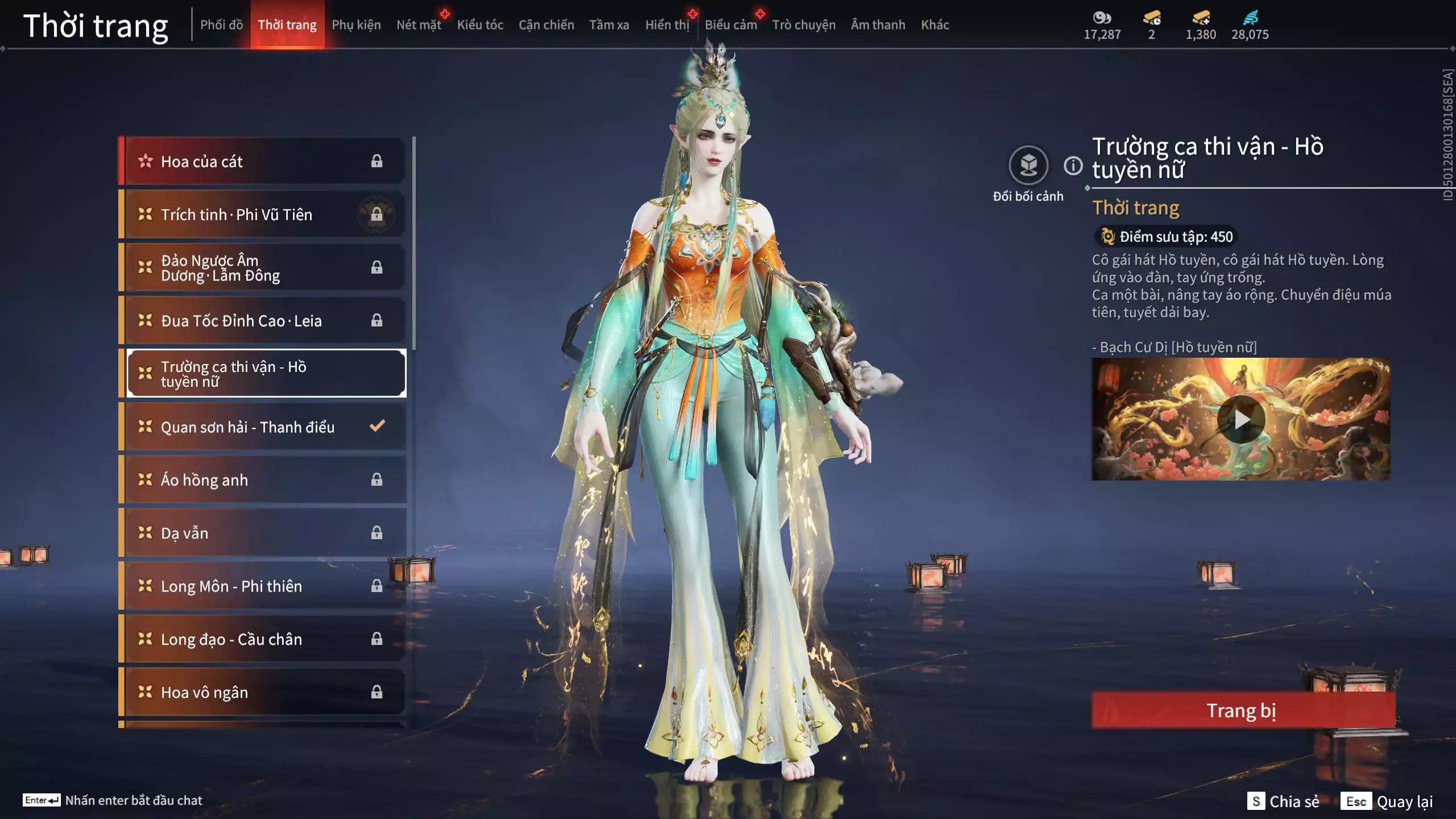Open the outfit info icon
This screenshot has width=1456, height=819.
tap(1073, 166)
